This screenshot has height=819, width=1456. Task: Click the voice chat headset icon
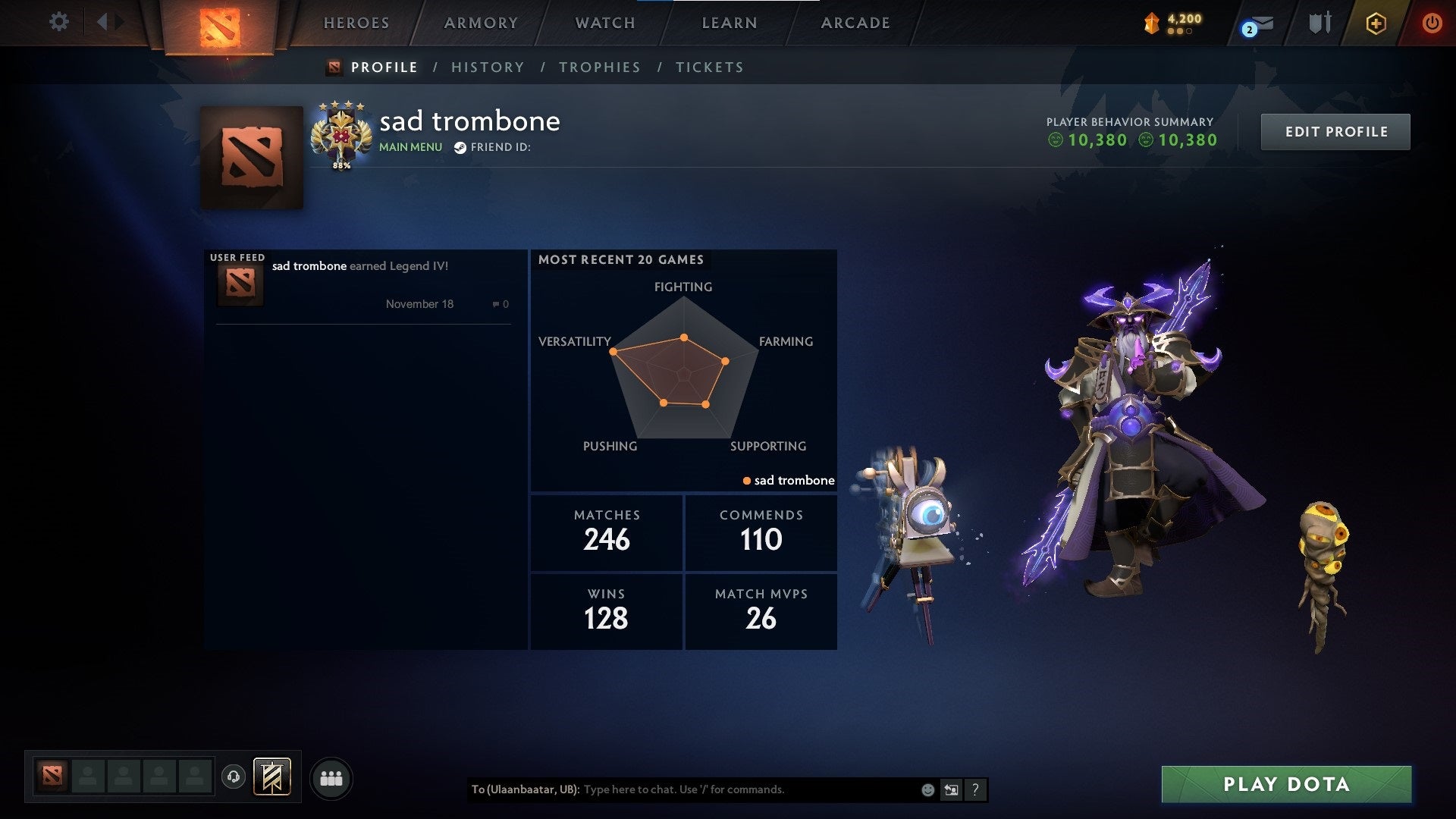233,776
